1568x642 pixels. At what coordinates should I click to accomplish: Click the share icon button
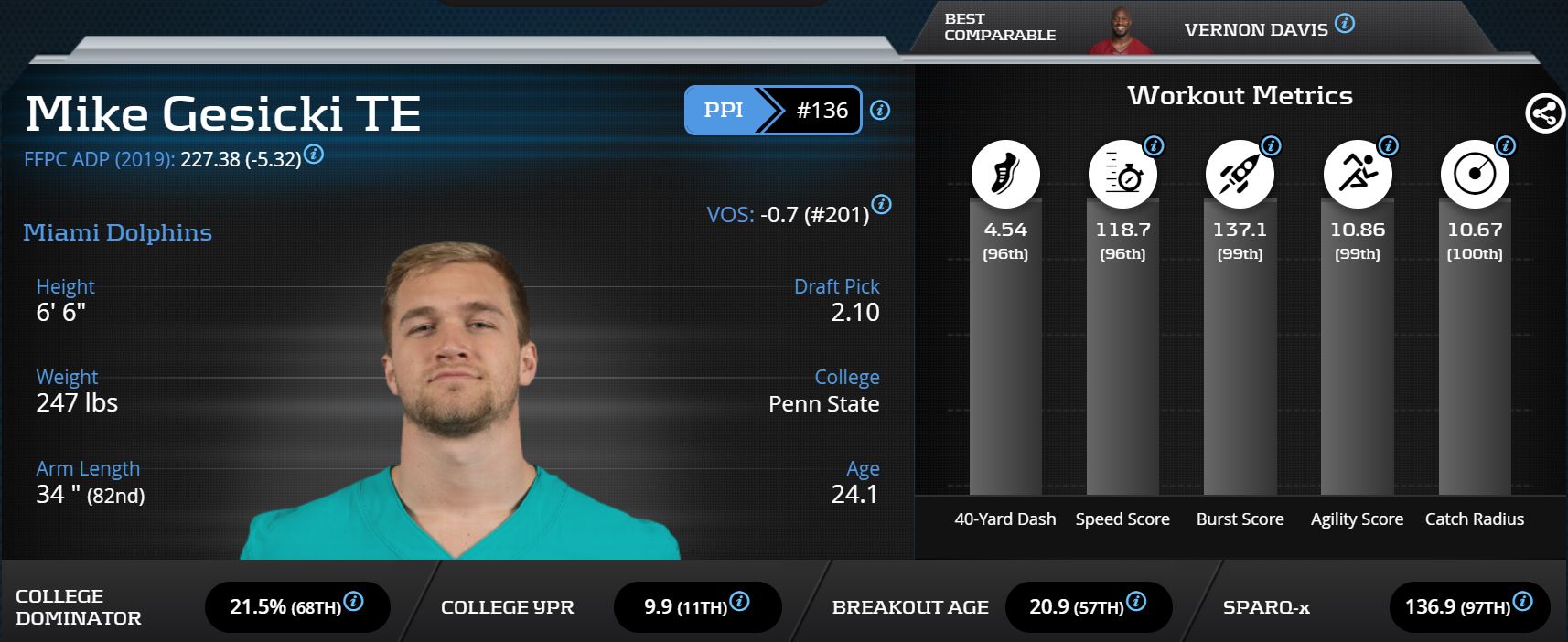coord(1544,114)
